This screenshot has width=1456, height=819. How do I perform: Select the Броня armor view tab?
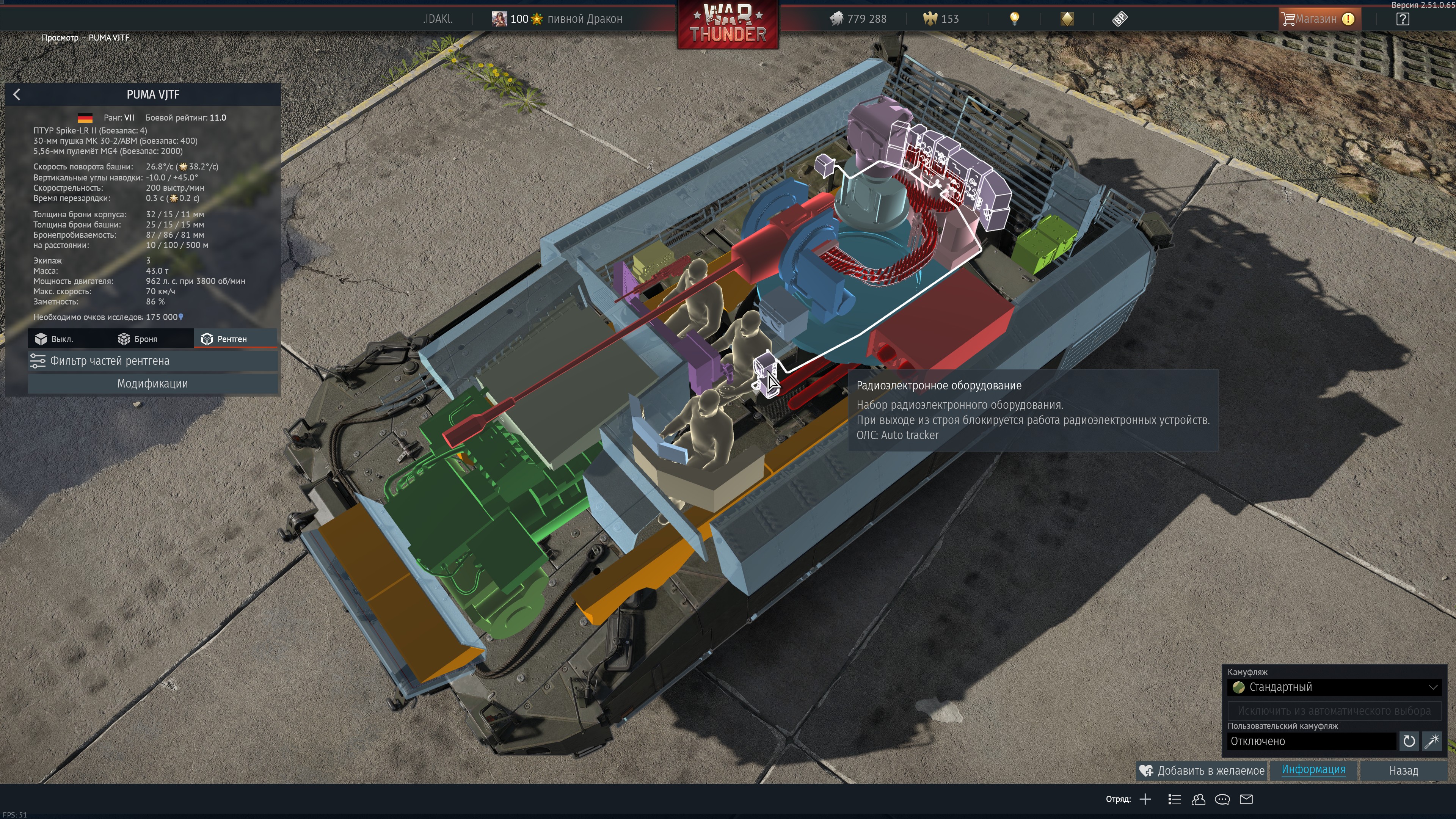(138, 339)
